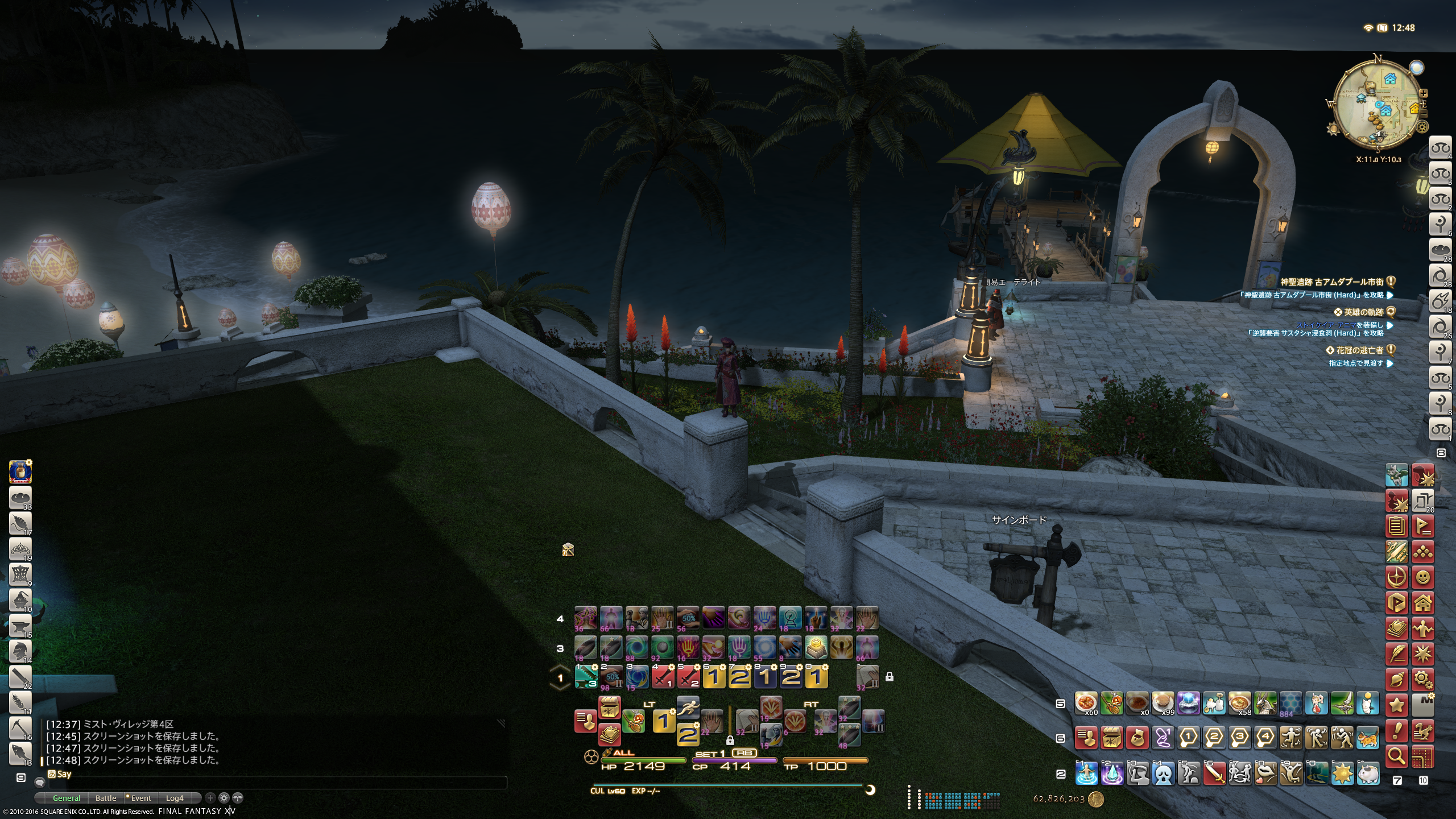
Task: Open the Event chat log tab
Action: [140, 798]
